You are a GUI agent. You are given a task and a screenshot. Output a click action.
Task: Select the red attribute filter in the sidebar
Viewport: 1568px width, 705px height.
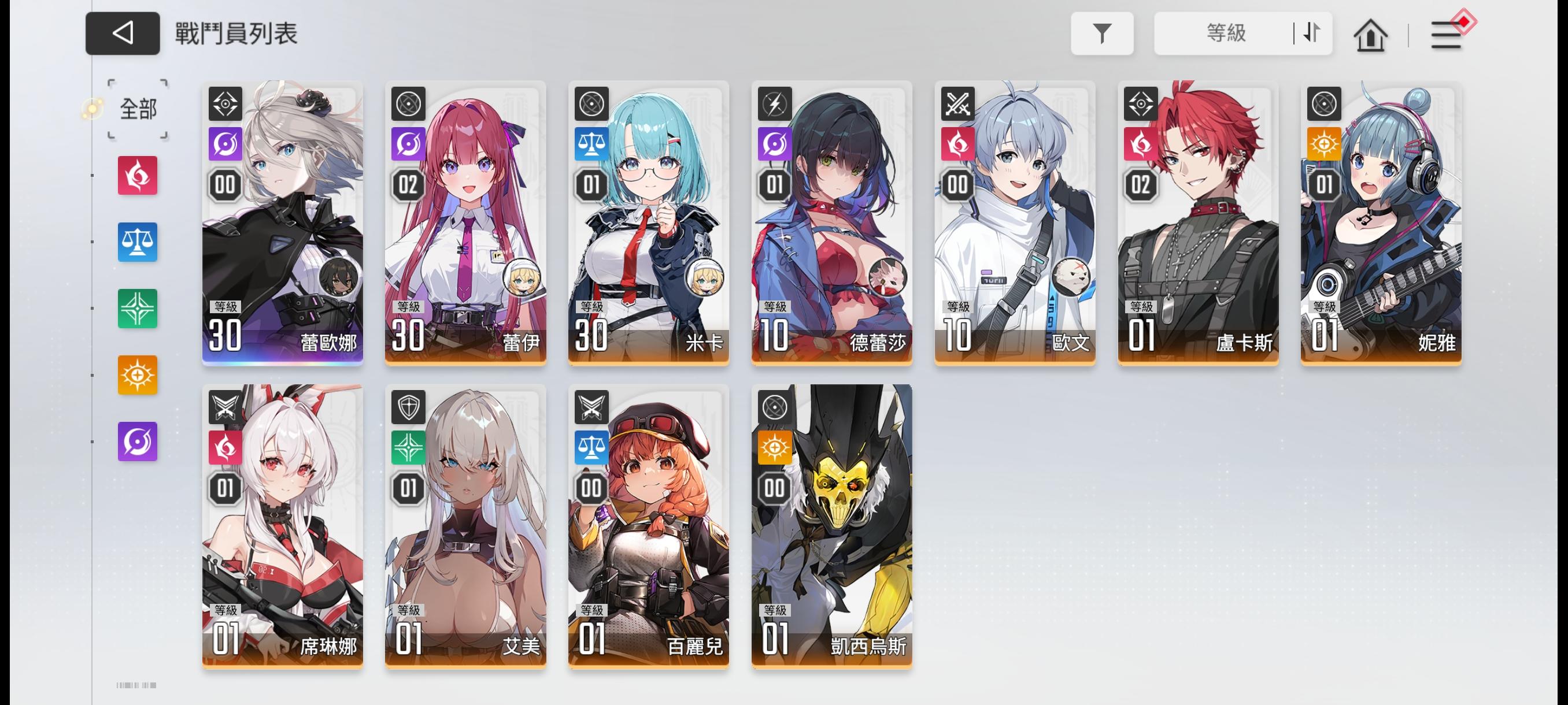pyautogui.click(x=137, y=176)
